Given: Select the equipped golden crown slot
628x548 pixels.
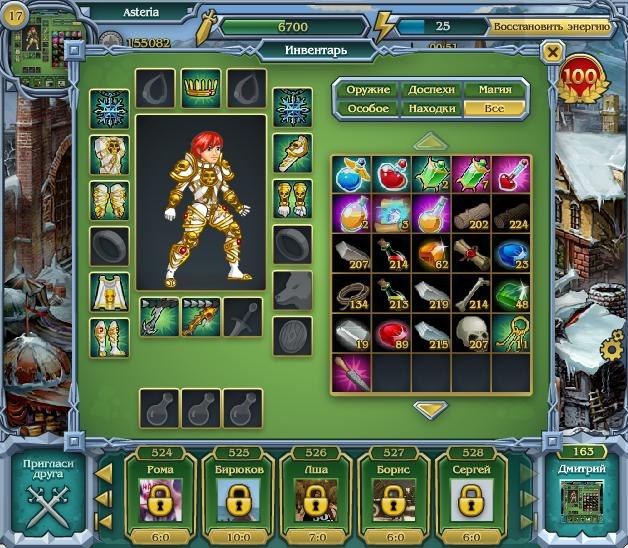Looking at the screenshot, I should (201, 87).
